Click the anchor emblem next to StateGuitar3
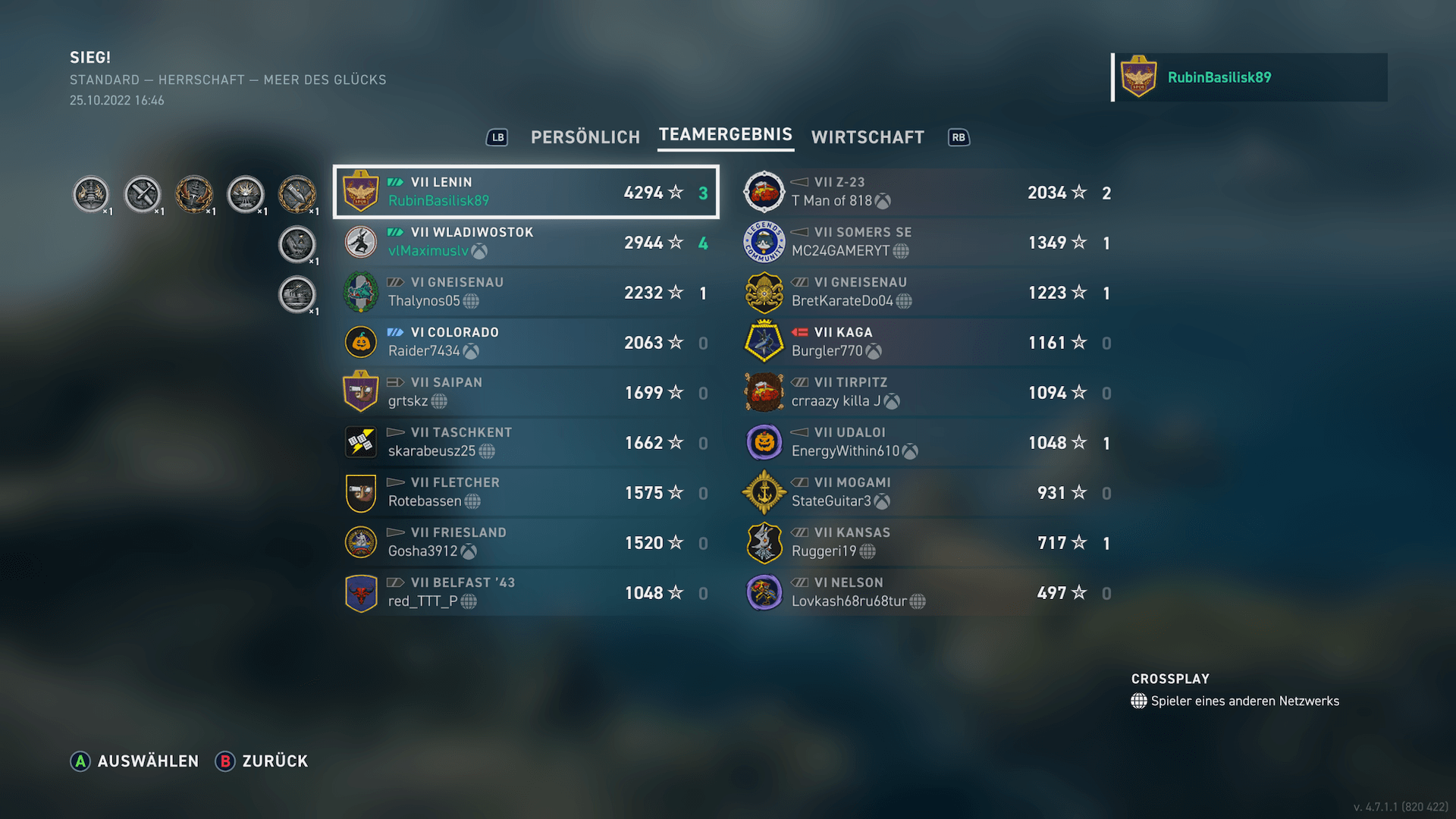1456x819 pixels. [764, 492]
